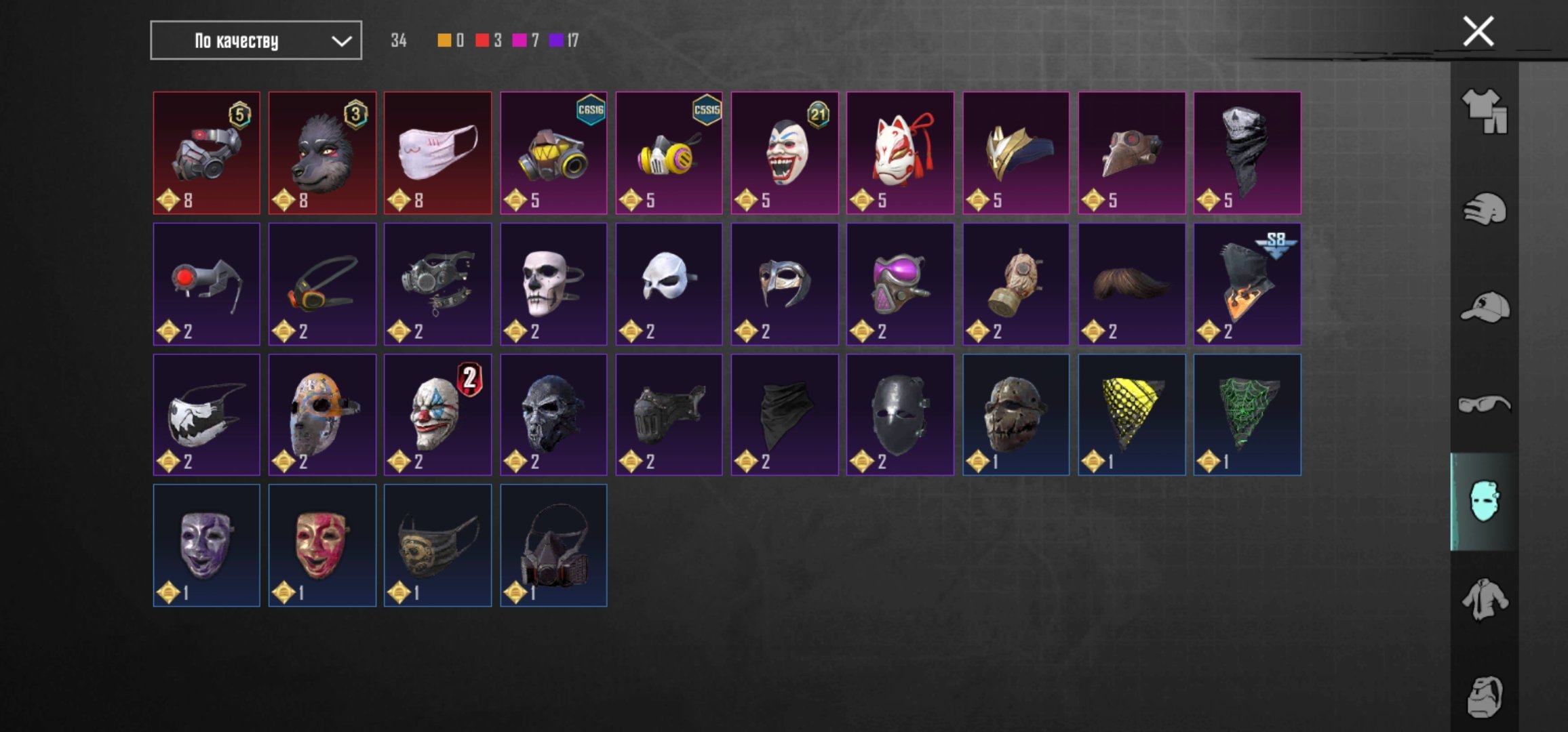Select the yellow patterned bandana
Image resolution: width=1568 pixels, height=732 pixels.
coord(1132,415)
